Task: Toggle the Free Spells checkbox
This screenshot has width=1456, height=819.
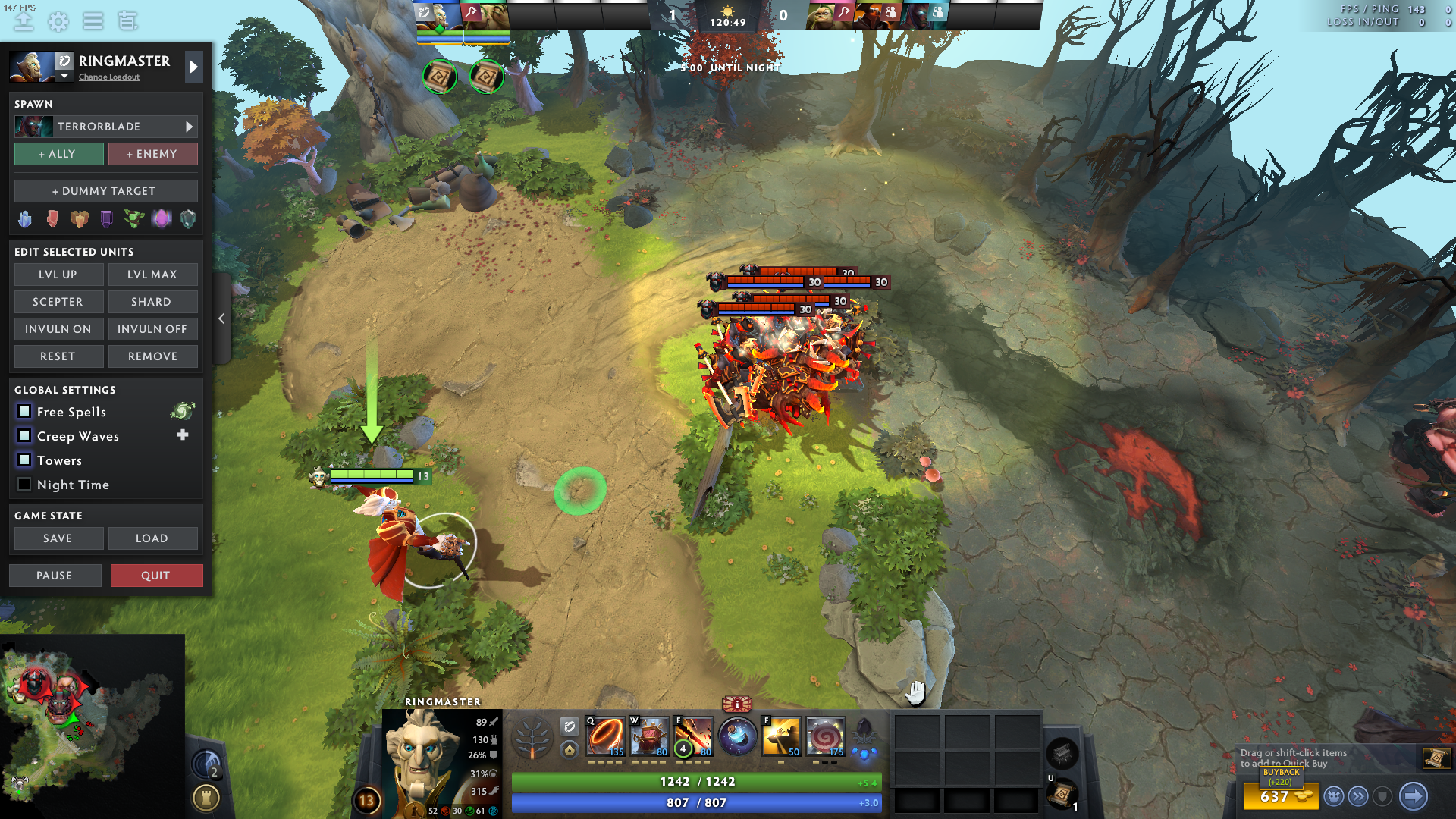Action: pyautogui.click(x=24, y=412)
